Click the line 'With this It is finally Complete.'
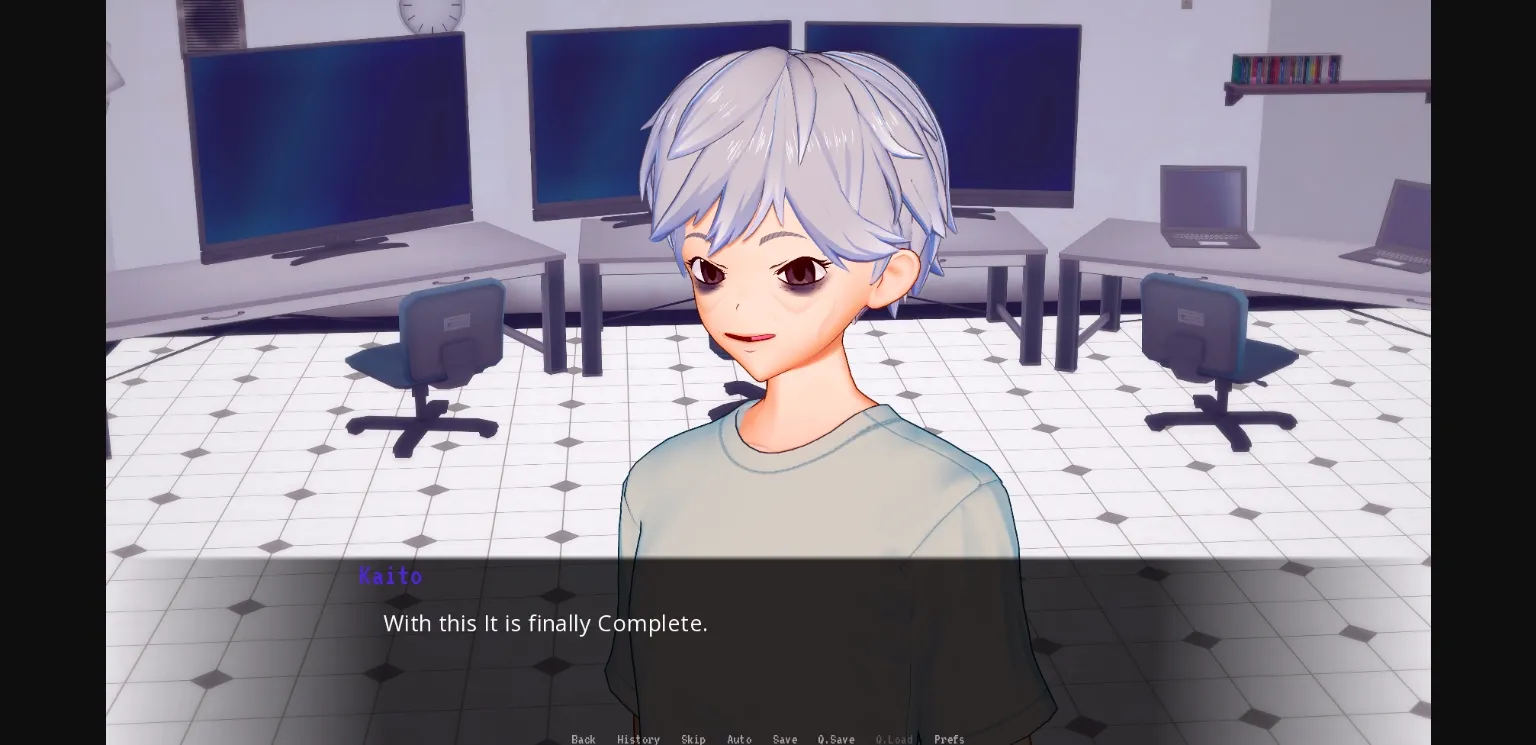 pyautogui.click(x=545, y=623)
